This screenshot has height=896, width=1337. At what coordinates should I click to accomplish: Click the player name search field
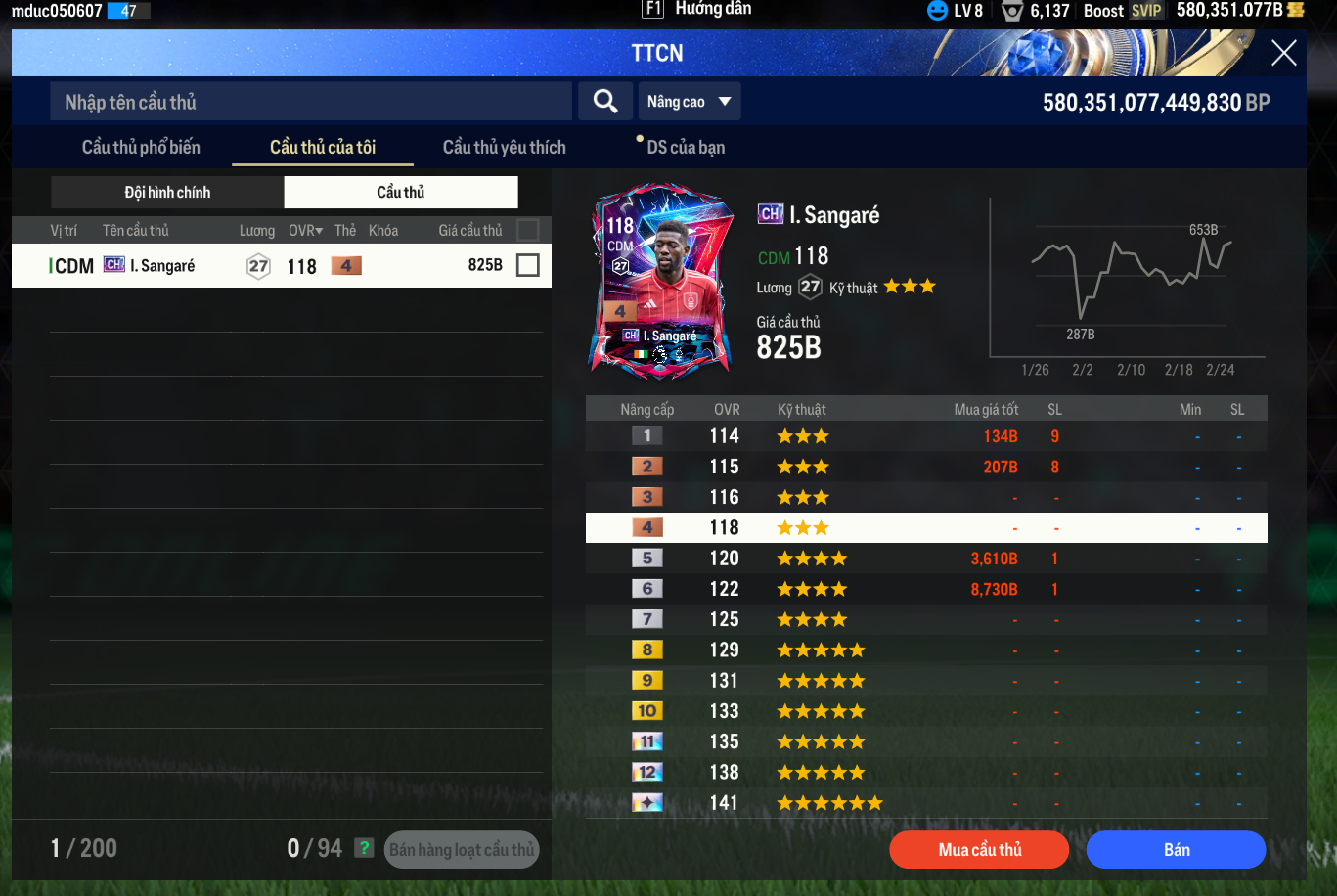coord(311,102)
